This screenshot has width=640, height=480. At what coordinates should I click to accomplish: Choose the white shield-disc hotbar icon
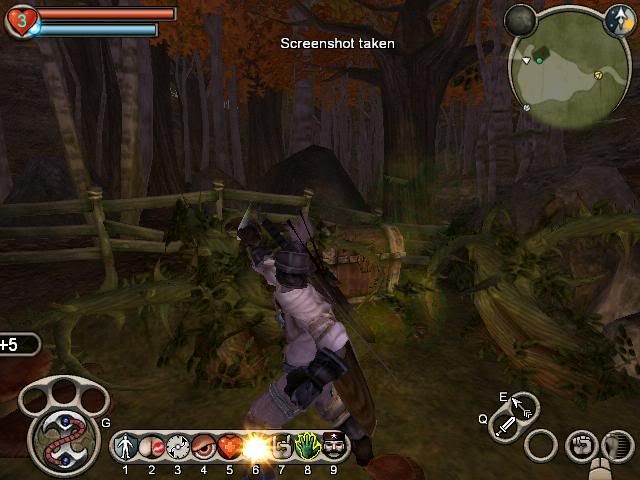[x=178, y=446]
